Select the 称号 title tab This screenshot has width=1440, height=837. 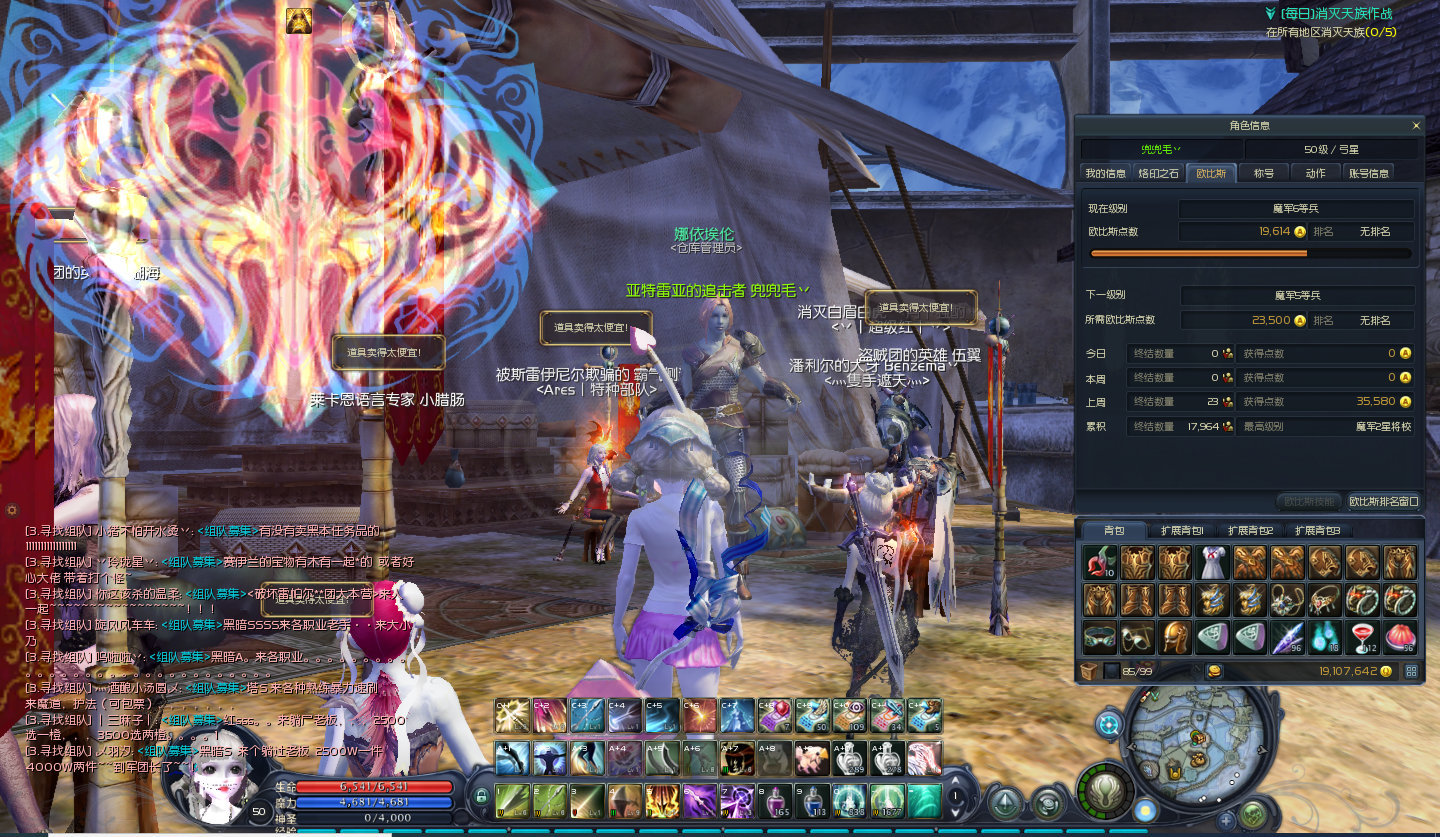(x=1264, y=173)
